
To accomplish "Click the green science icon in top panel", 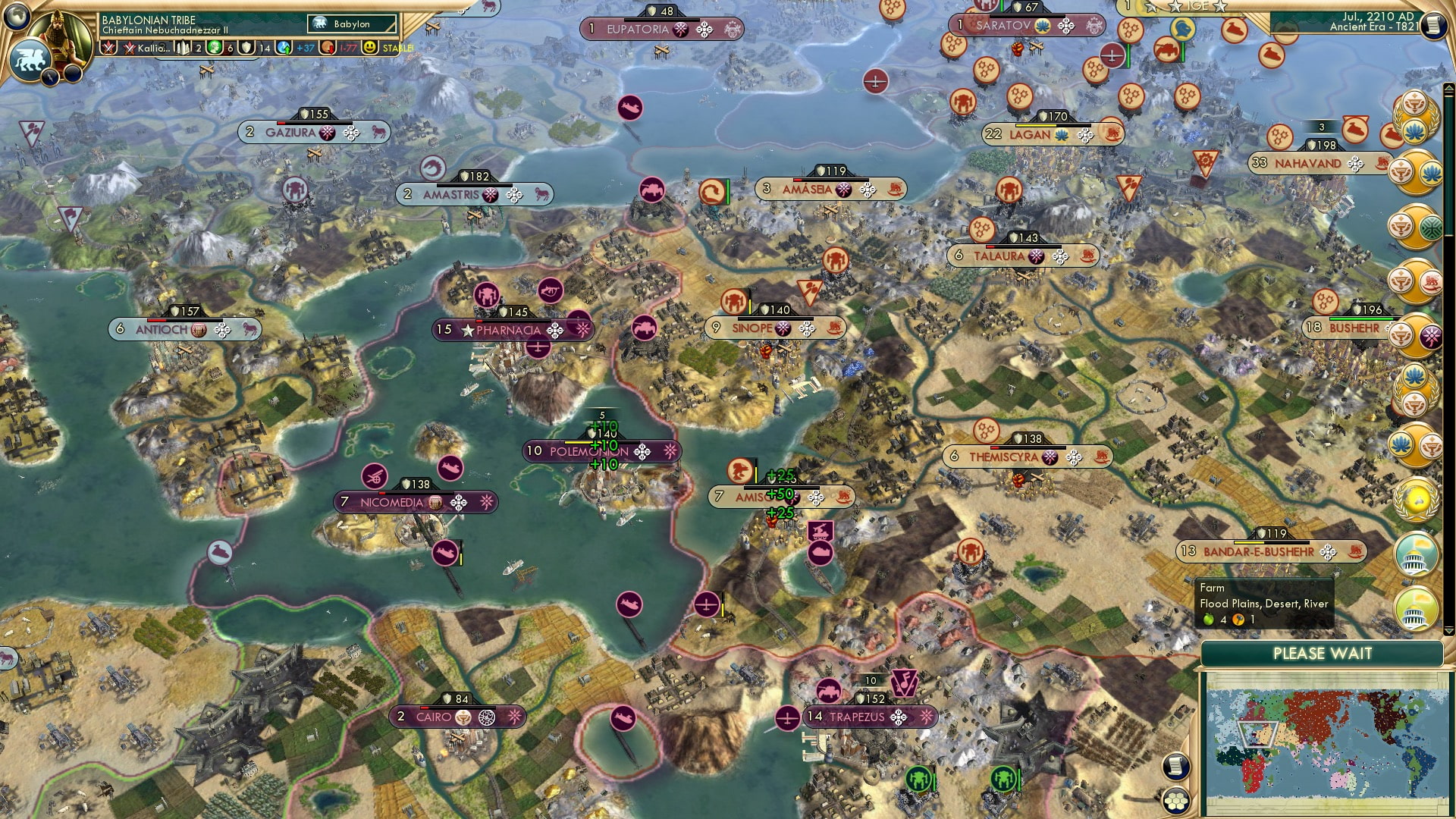I will tap(215, 47).
